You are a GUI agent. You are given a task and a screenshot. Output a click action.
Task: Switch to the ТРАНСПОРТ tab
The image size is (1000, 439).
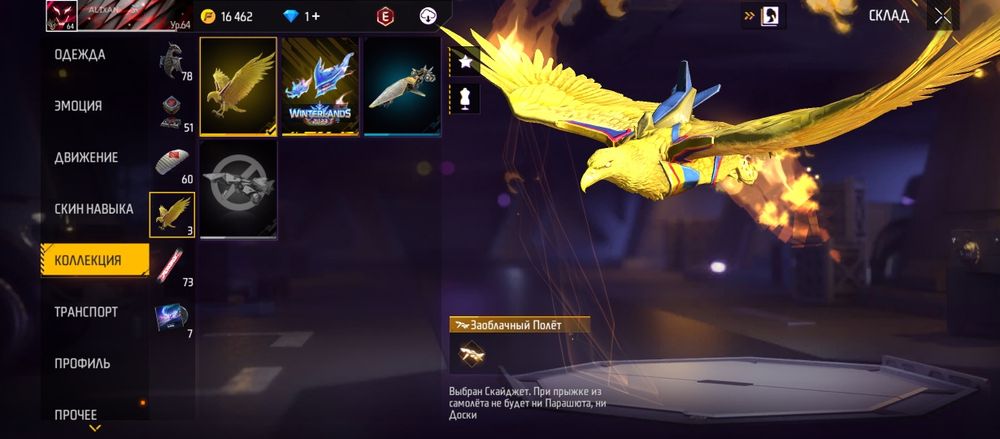pyautogui.click(x=86, y=312)
